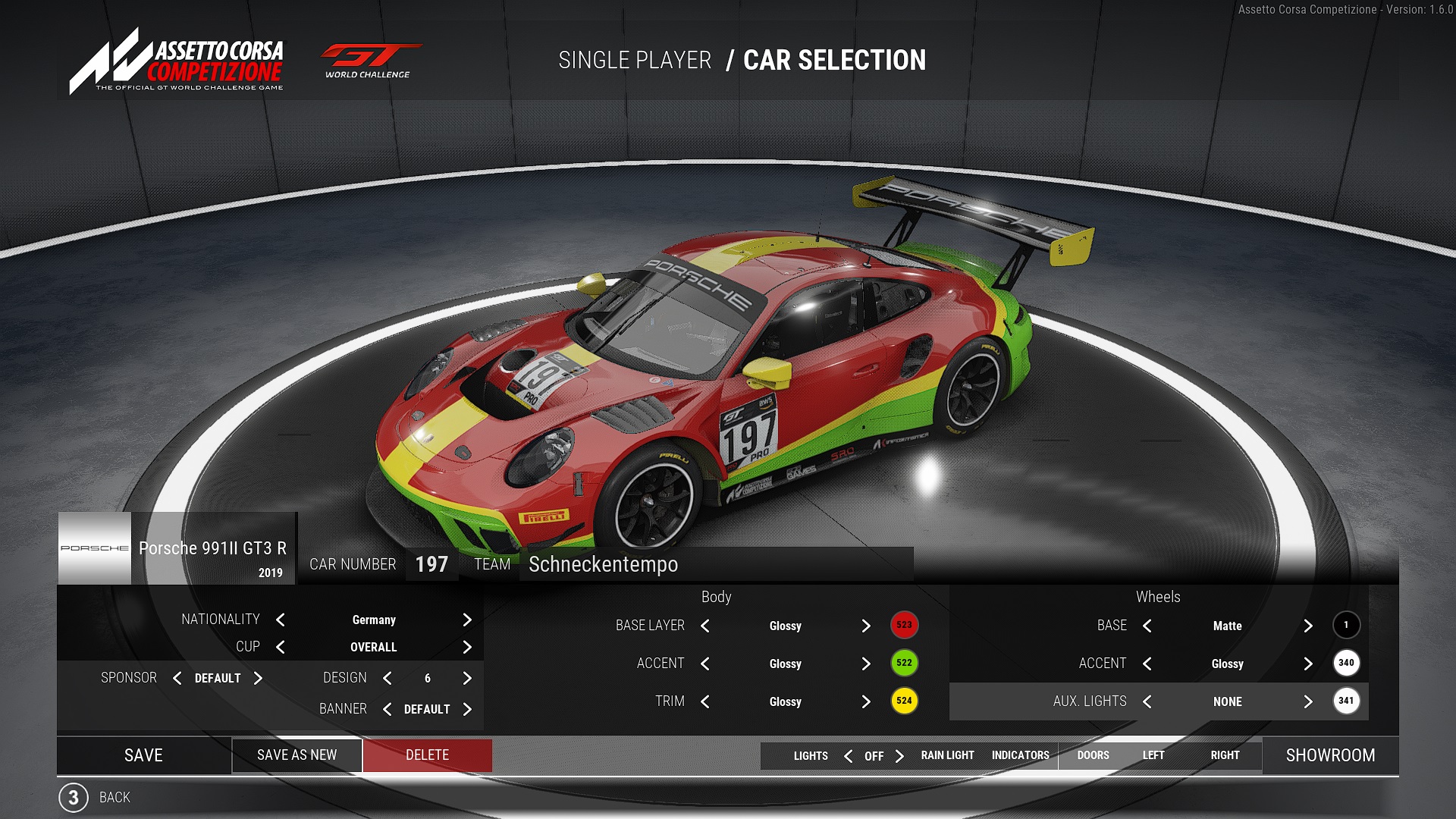Open the green accent color 522
Viewport: 1456px width, 819px height.
pyautogui.click(x=904, y=664)
